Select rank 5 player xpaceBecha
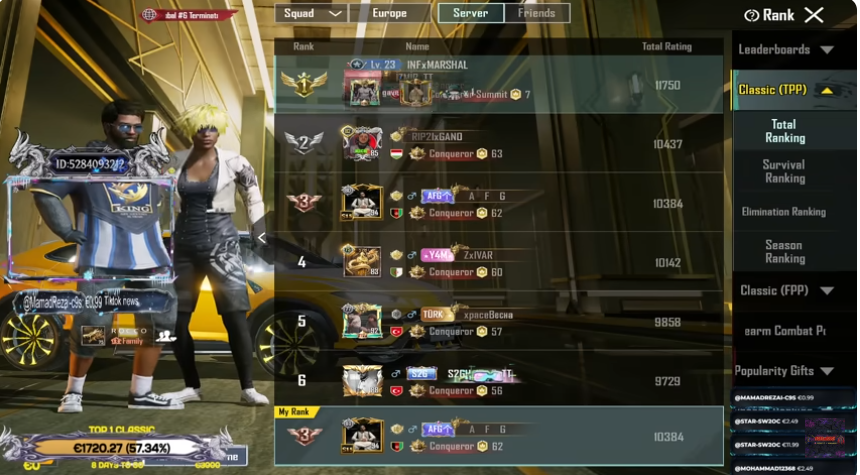 click(498, 322)
